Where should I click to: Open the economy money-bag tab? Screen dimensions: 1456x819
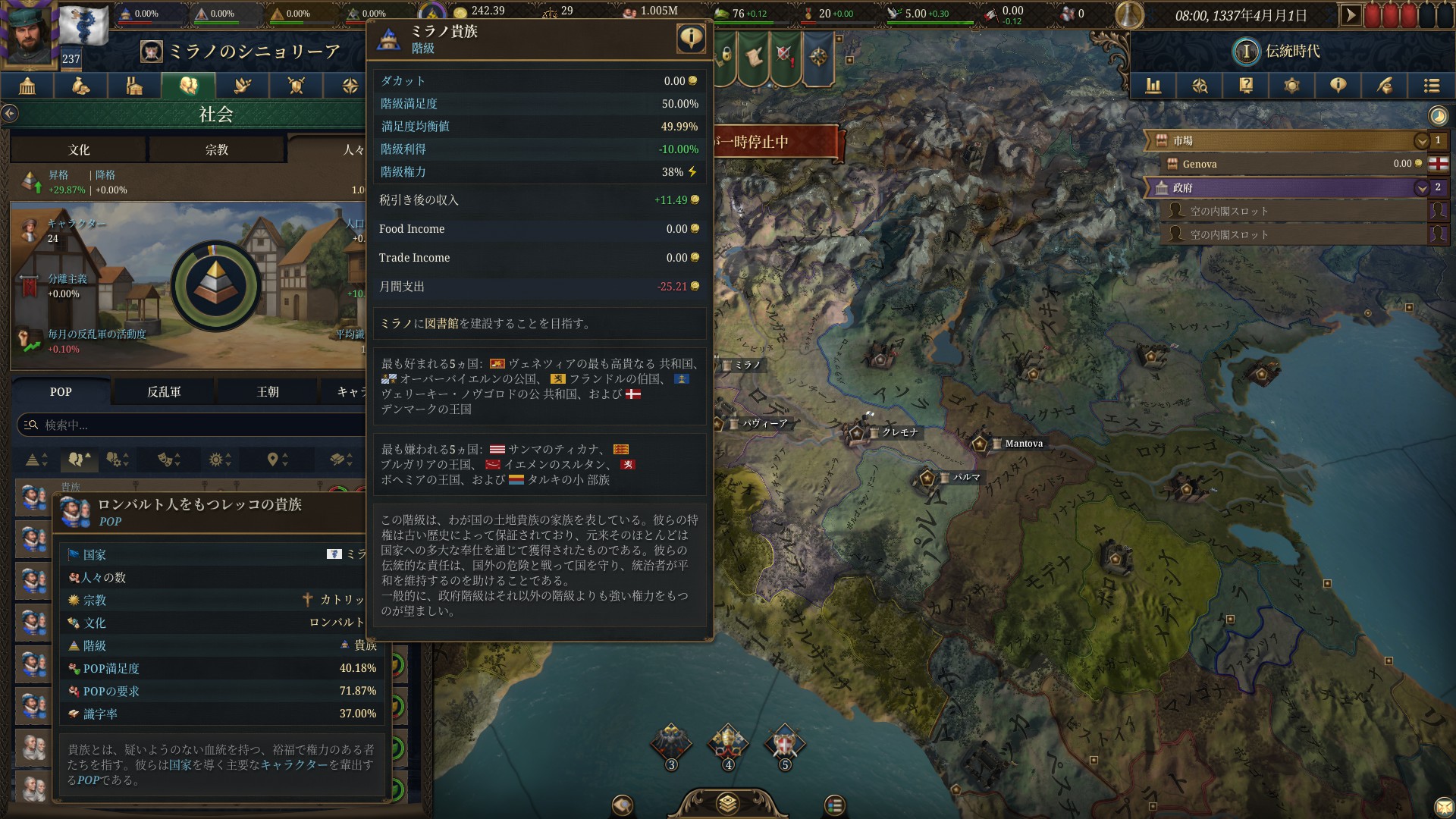click(x=80, y=86)
